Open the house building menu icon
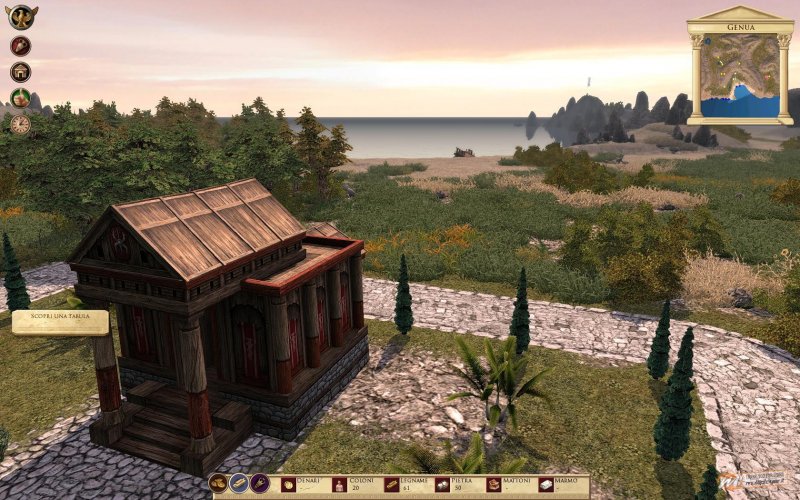Screen dimensions: 800x500 coord(20,72)
